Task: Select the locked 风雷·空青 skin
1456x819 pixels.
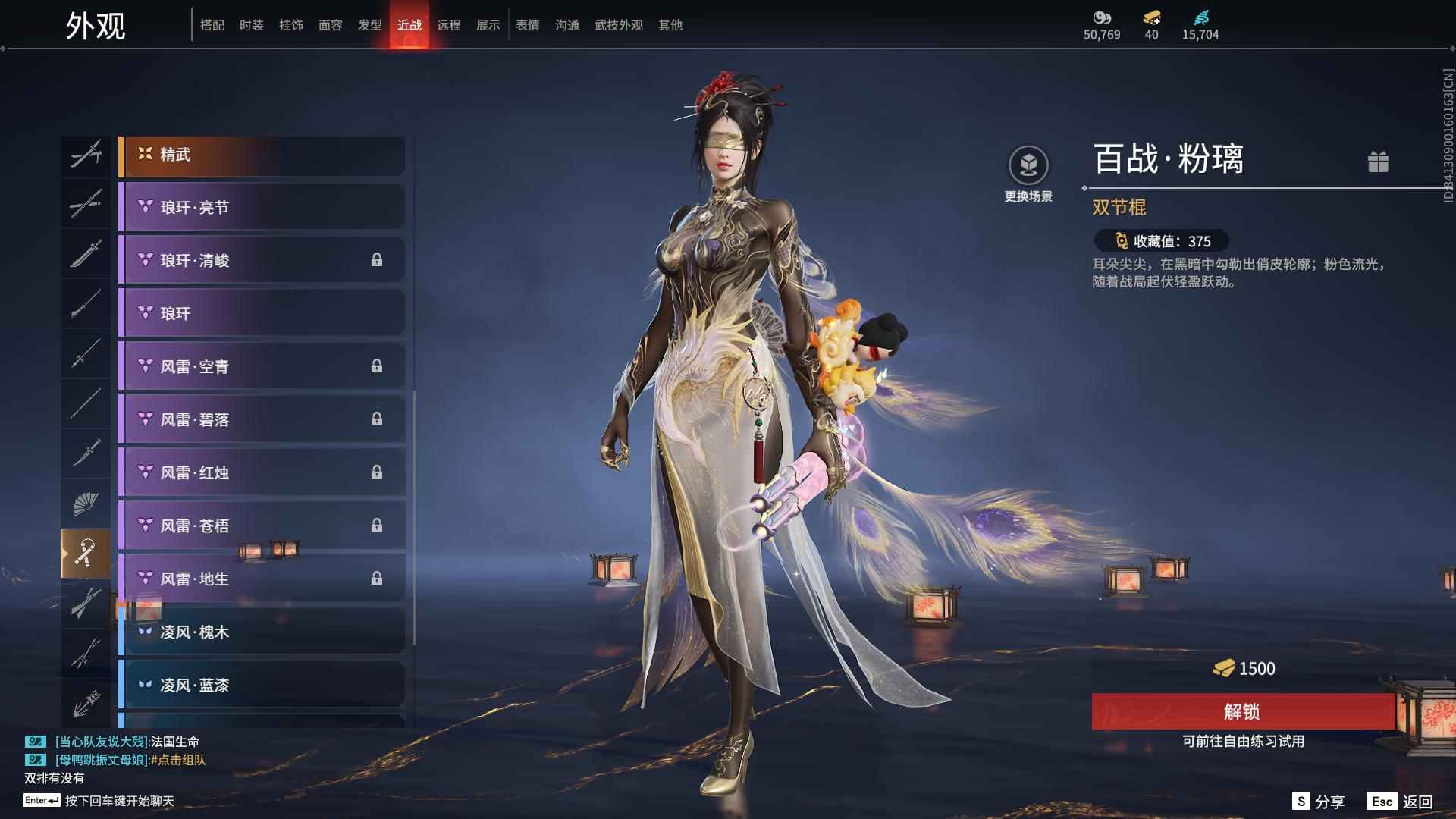Action: point(262,366)
